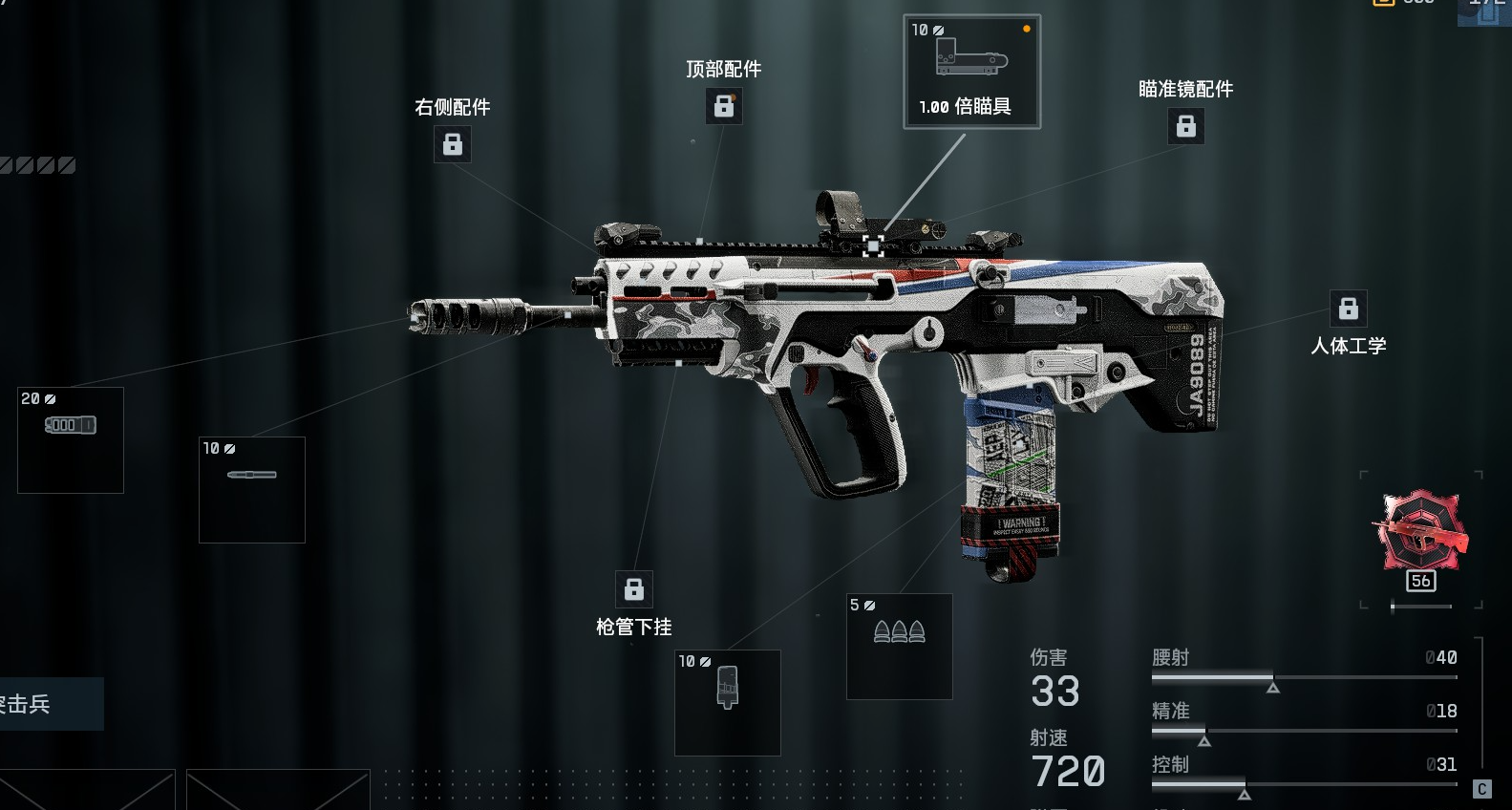Open the locked ergonomics slot

point(1348,309)
